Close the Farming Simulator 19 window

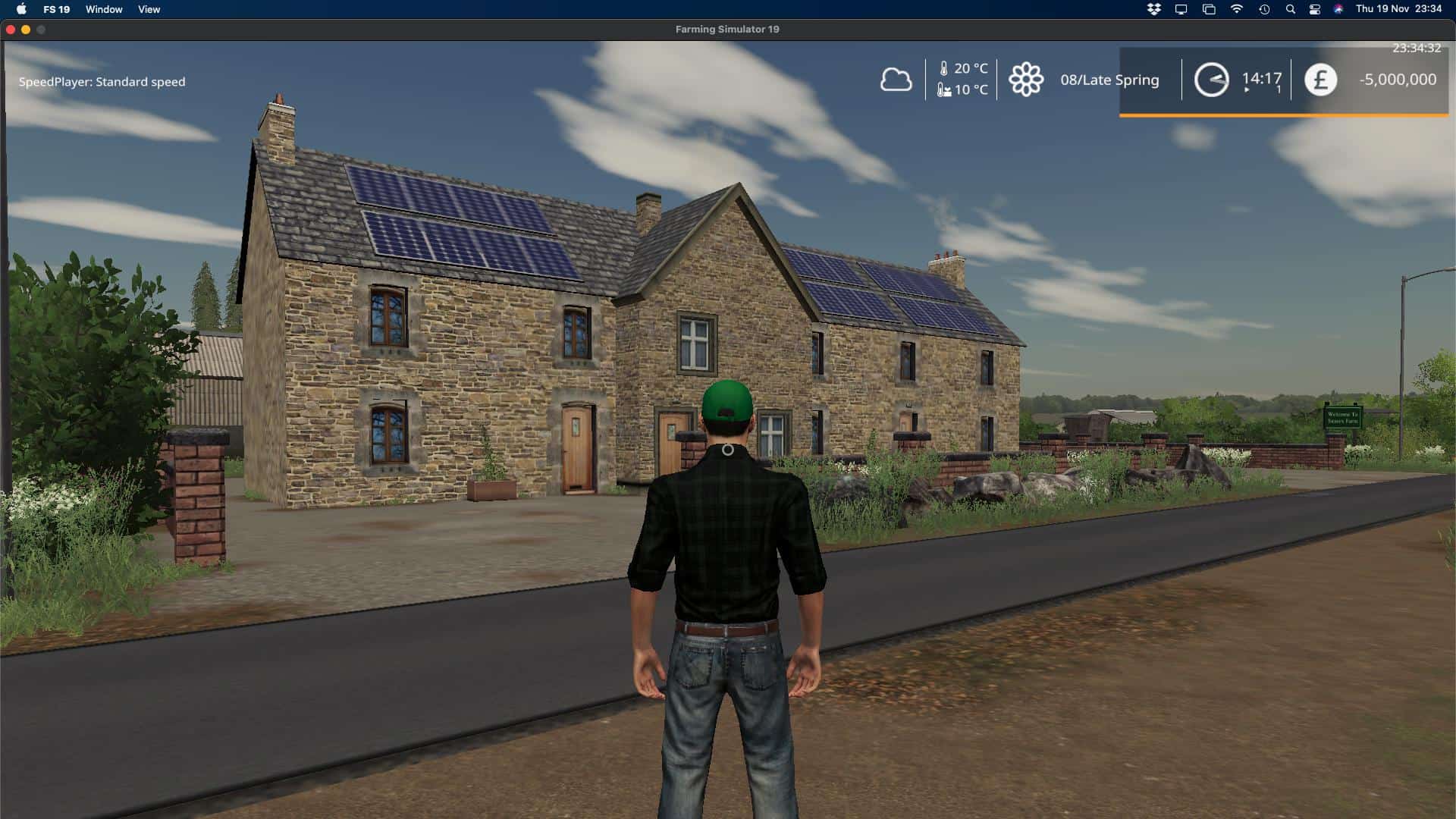click(11, 30)
